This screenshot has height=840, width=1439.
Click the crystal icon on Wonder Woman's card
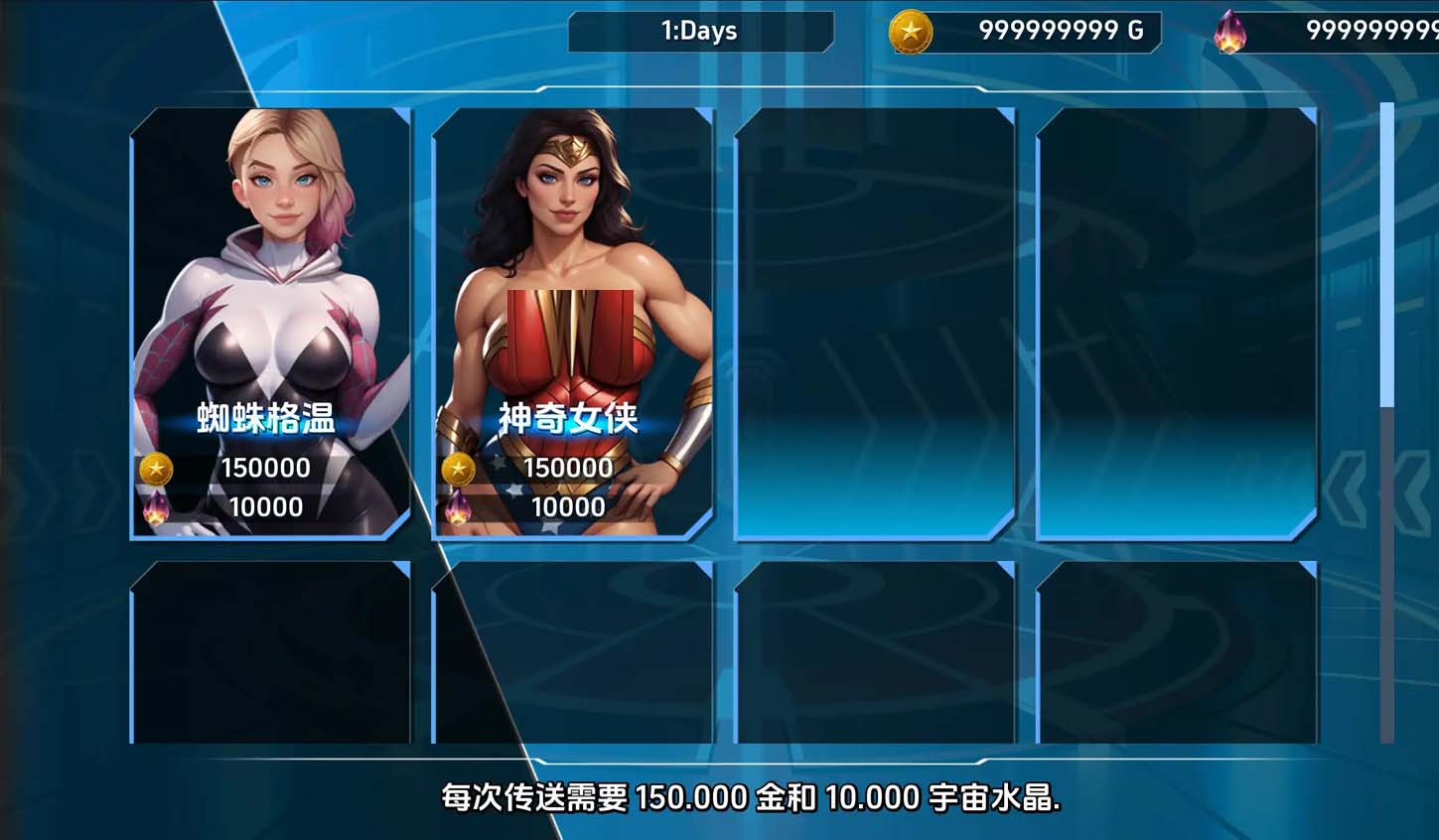click(458, 506)
